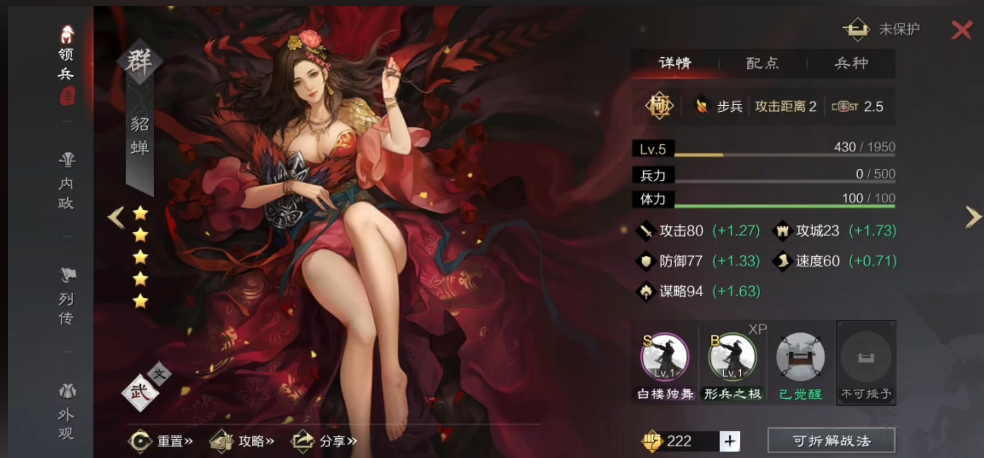Add currency with the plus button
Image resolution: width=984 pixels, height=458 pixels.
(x=730, y=441)
